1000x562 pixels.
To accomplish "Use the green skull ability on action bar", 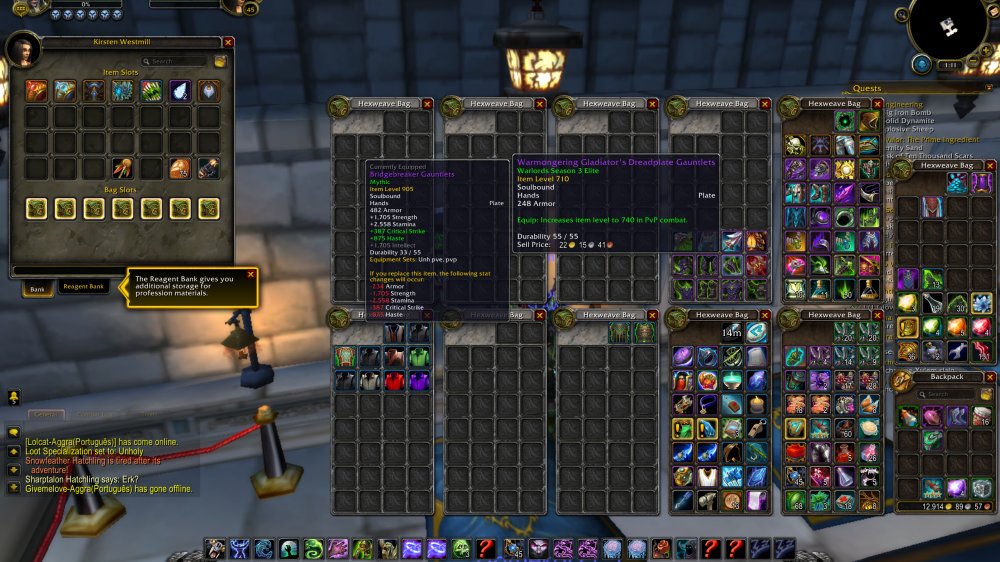I will [461, 548].
